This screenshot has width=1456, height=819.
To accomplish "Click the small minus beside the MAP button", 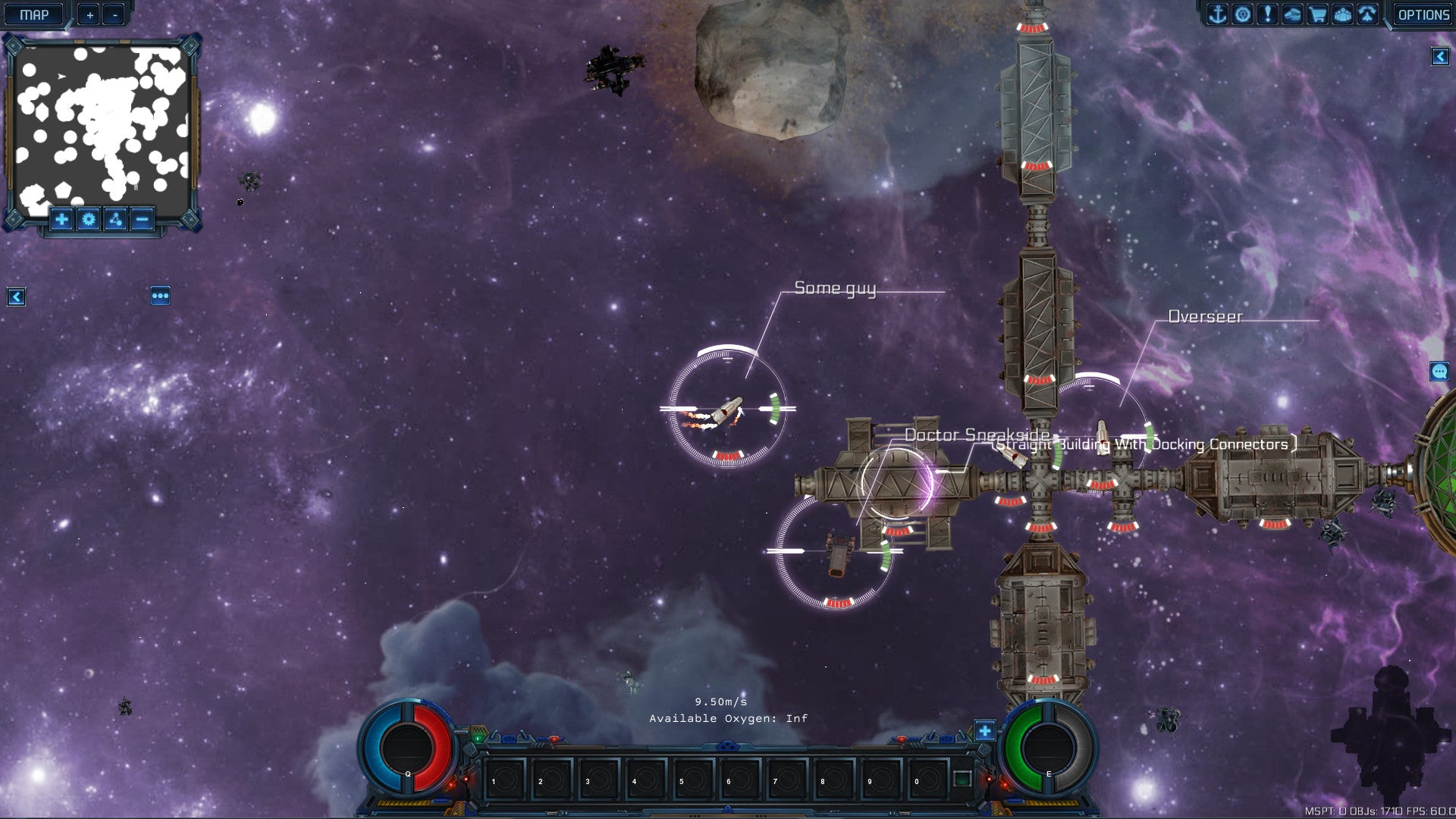I will (115, 14).
